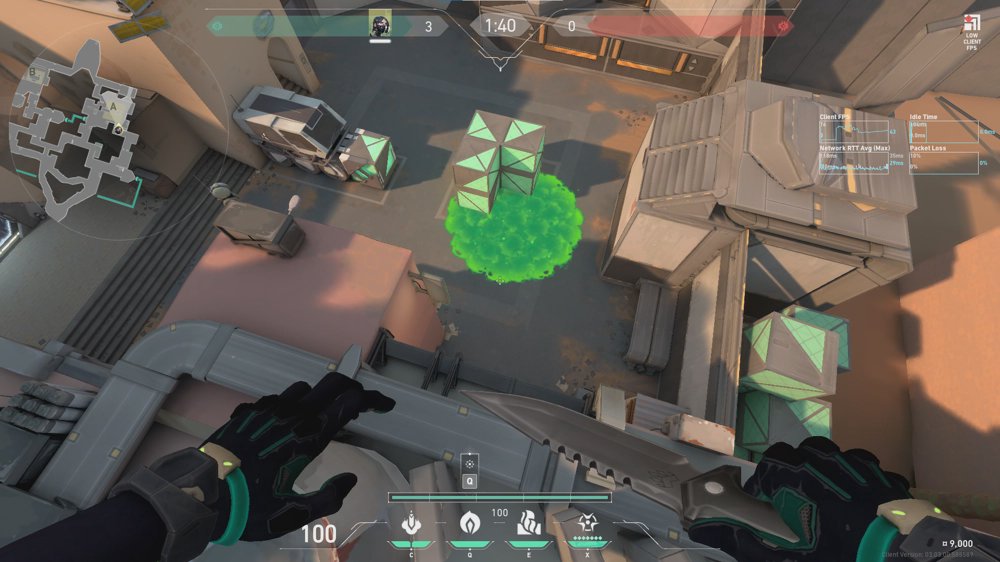Activate Viper's Snake Bite ability

410,522
